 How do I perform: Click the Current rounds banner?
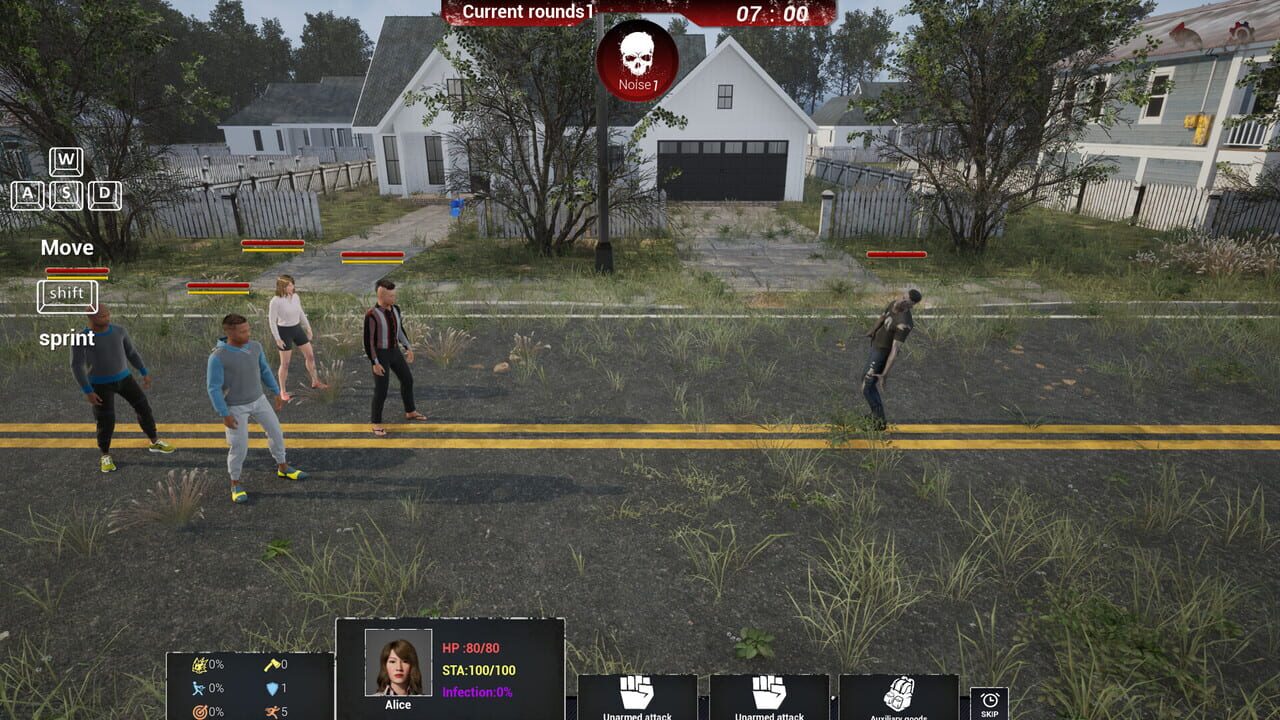pyautogui.click(x=527, y=12)
